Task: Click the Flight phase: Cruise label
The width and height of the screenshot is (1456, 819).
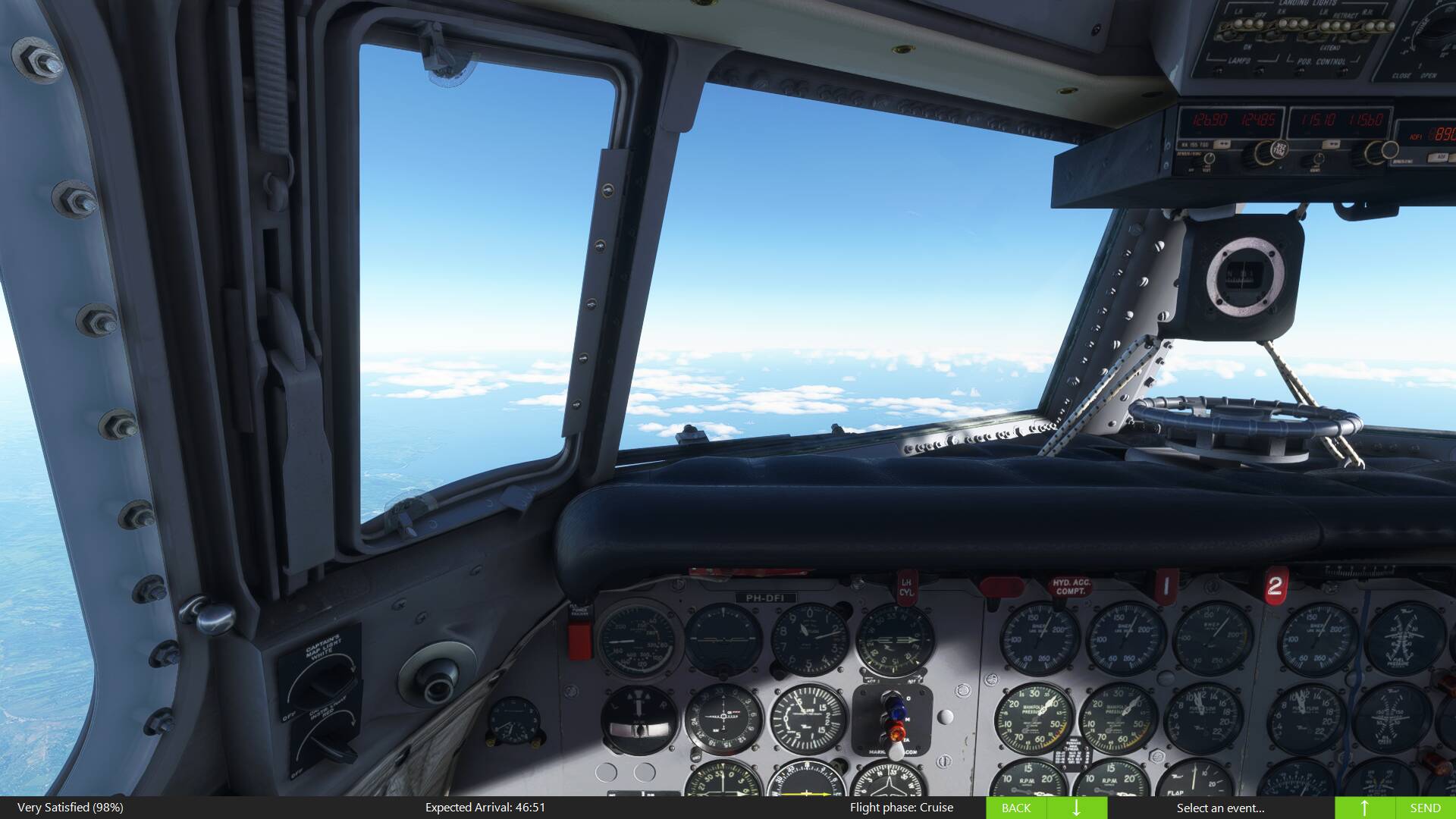Action: tap(902, 808)
